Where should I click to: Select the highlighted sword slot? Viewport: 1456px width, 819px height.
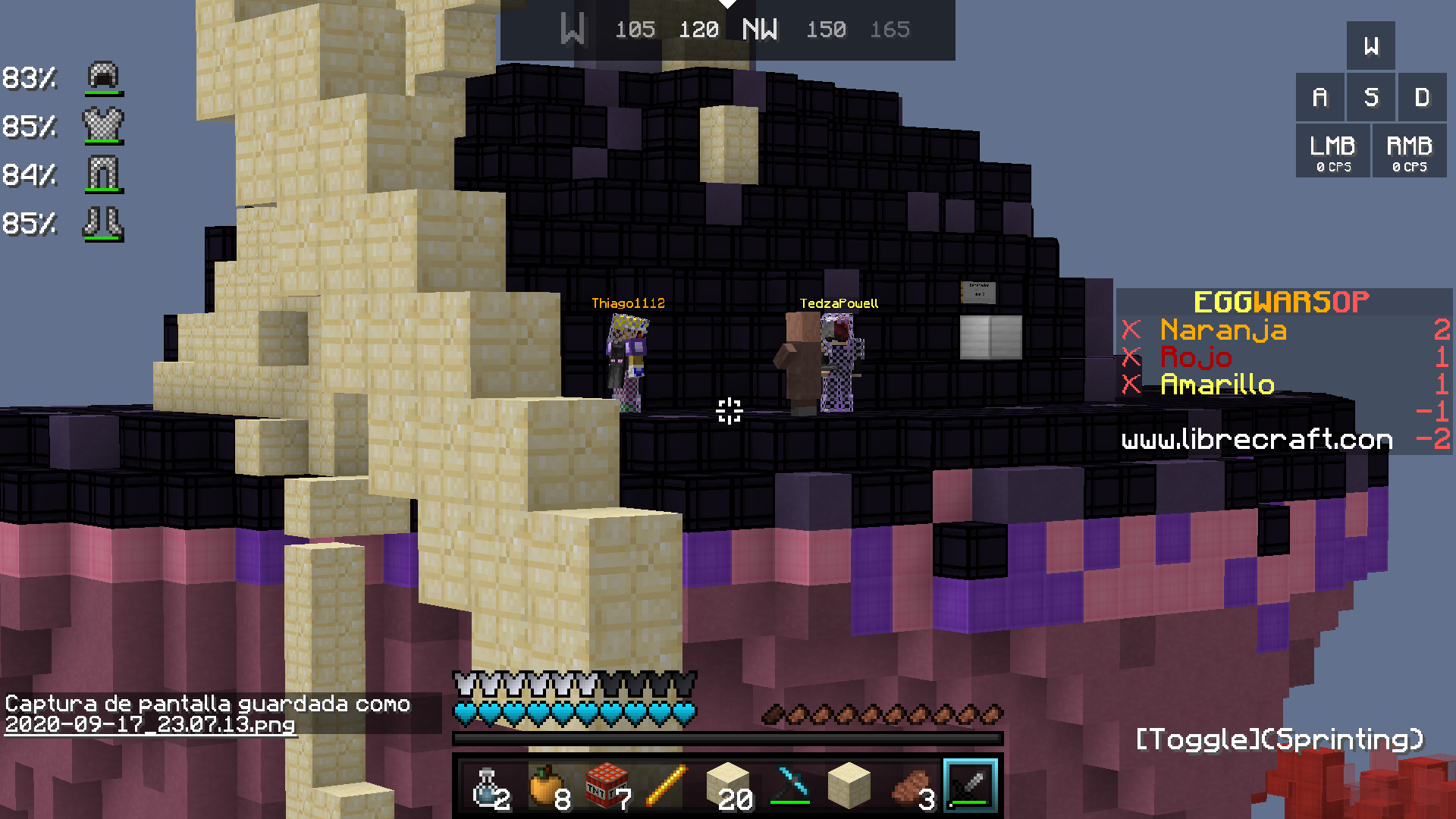pyautogui.click(x=971, y=786)
